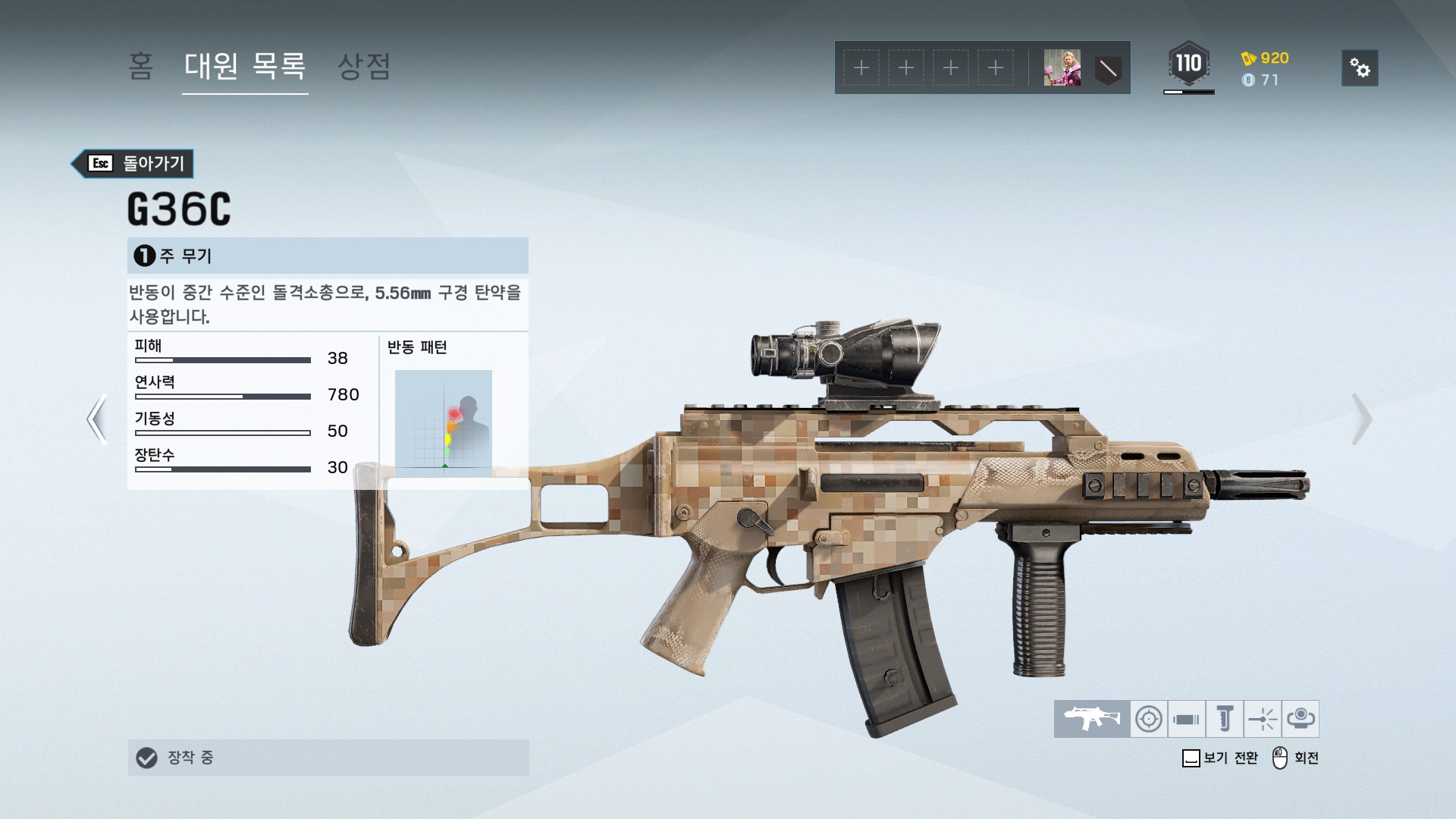This screenshot has width=1456, height=819.
Task: Show the next weapon with right arrow
Action: [1361, 418]
